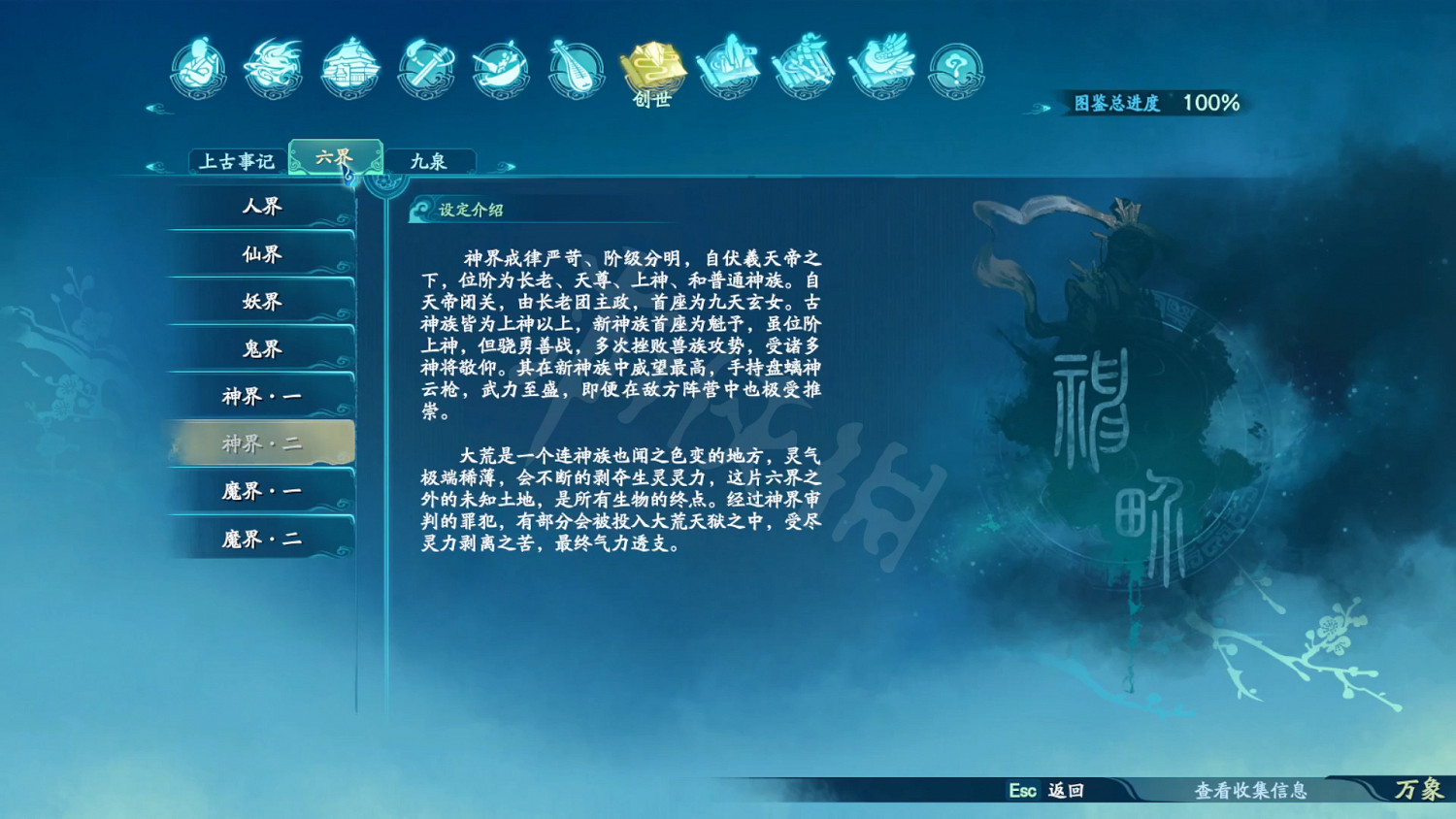Open the highlighted 创世 creation icon

pyautogui.click(x=652, y=66)
